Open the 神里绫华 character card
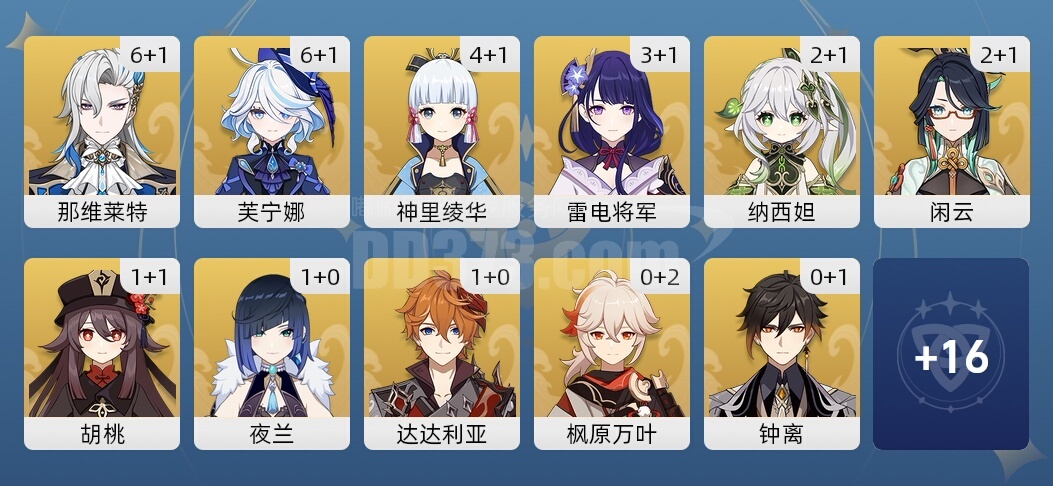Viewport: 1053px width, 486px height. point(442,131)
